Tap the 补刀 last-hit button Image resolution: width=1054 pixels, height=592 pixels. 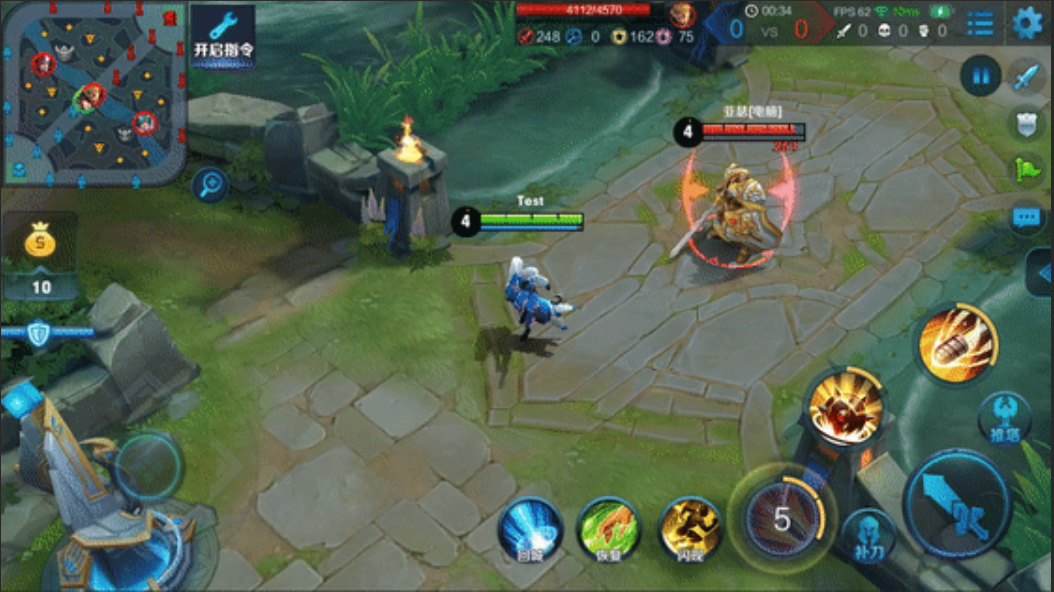[x=868, y=537]
